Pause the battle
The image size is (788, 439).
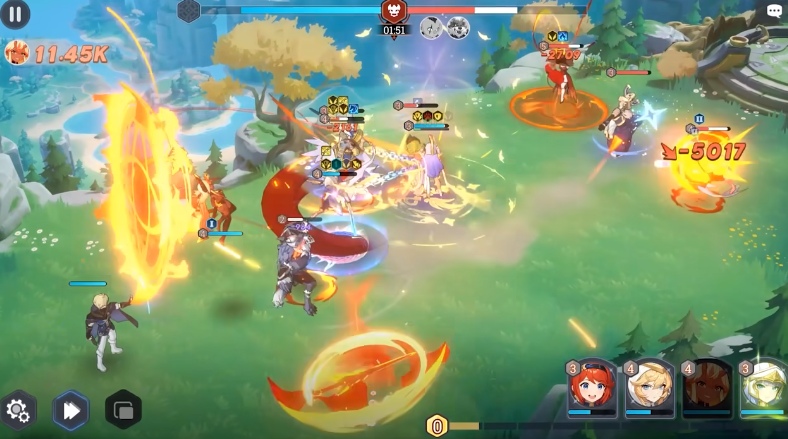click(x=15, y=14)
